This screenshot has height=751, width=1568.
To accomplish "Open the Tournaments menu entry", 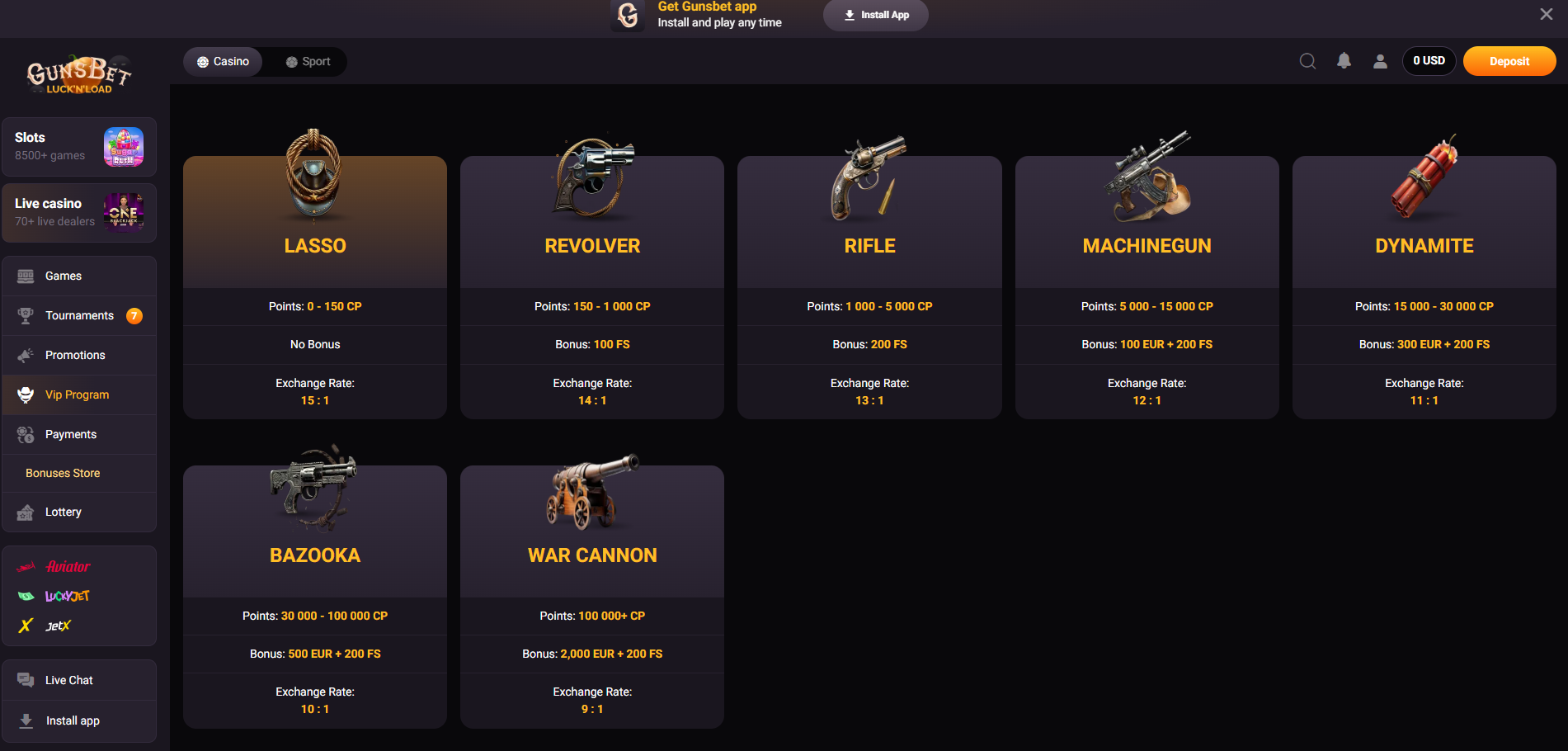I will point(79,316).
